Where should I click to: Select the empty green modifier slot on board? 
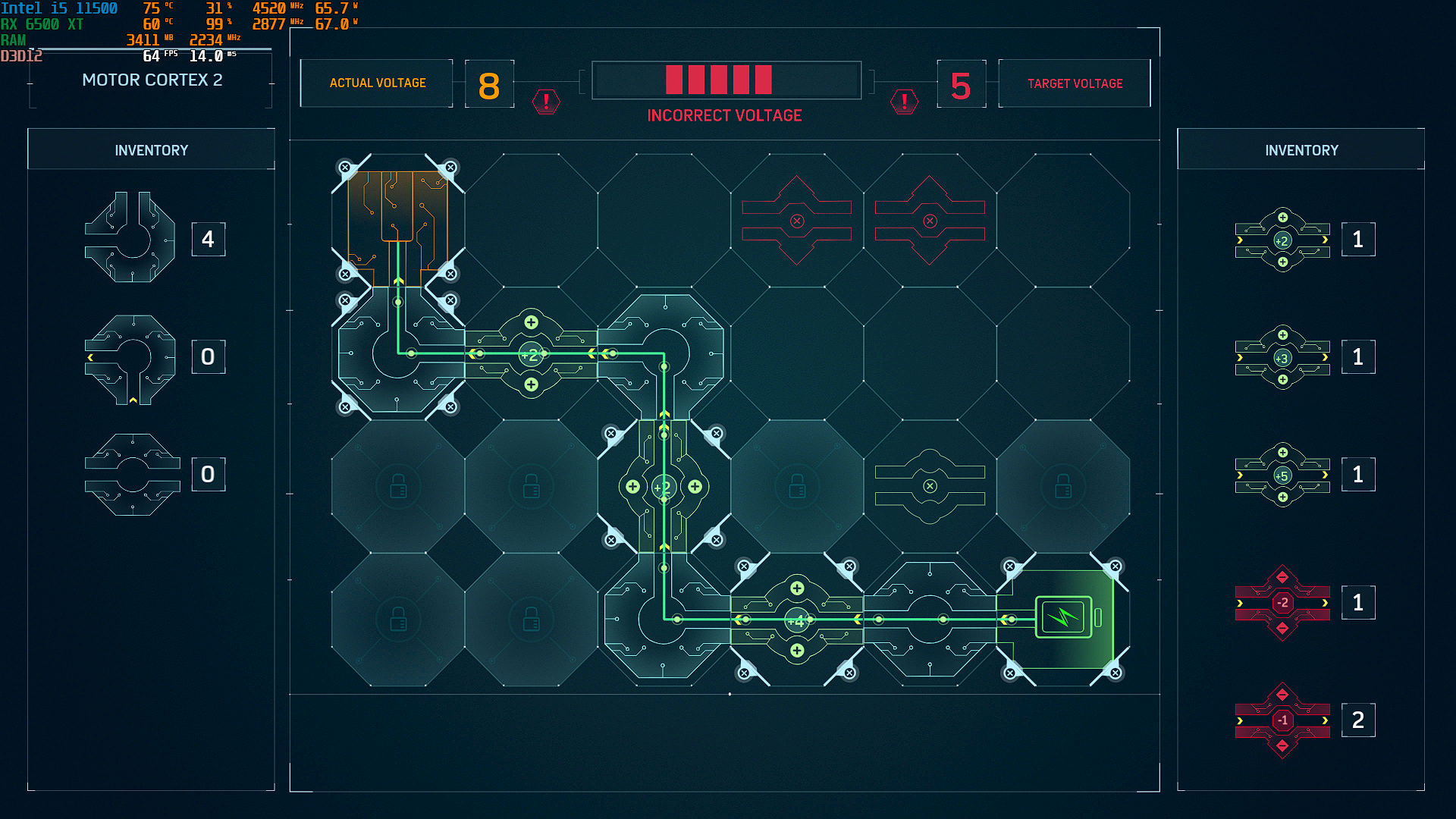[930, 486]
